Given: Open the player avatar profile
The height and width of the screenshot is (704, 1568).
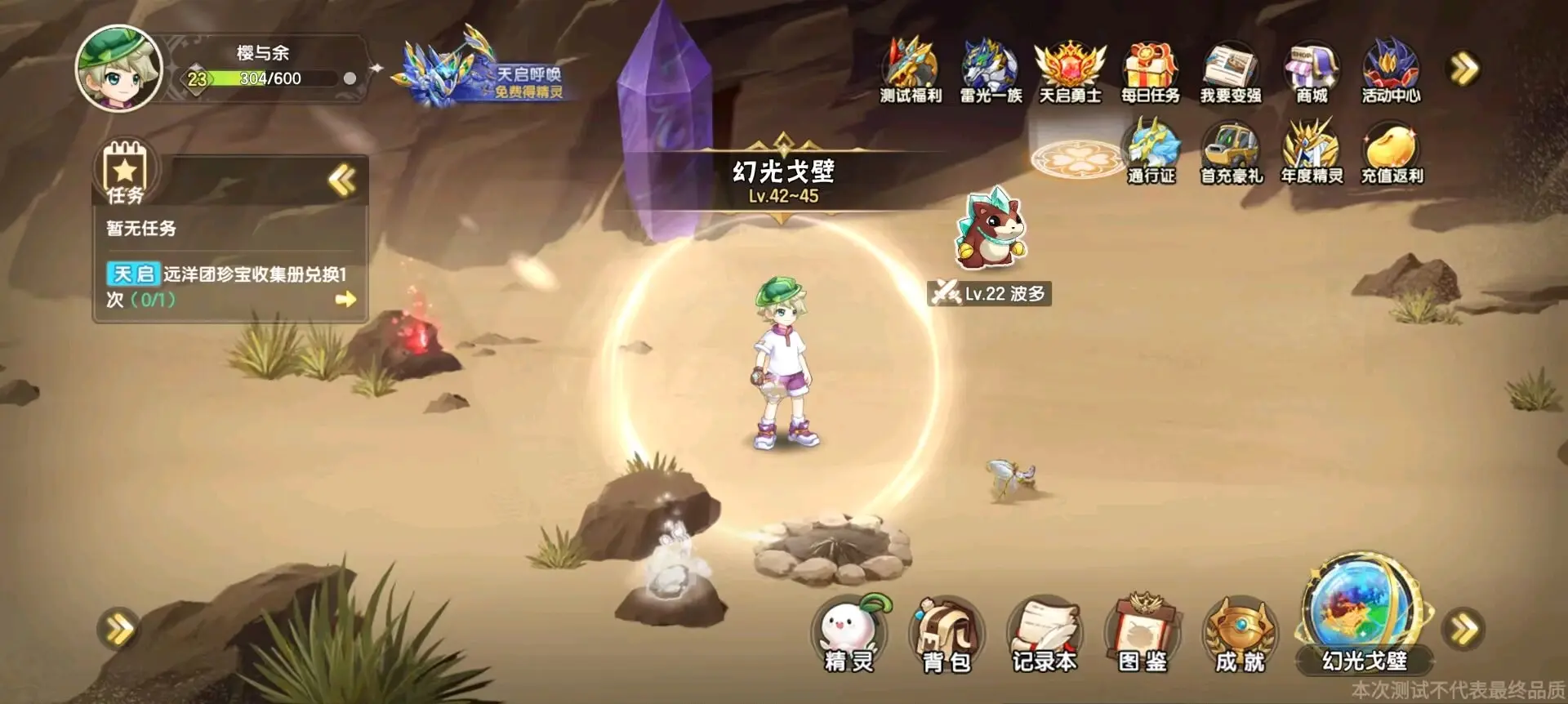Looking at the screenshot, I should click(x=118, y=69).
